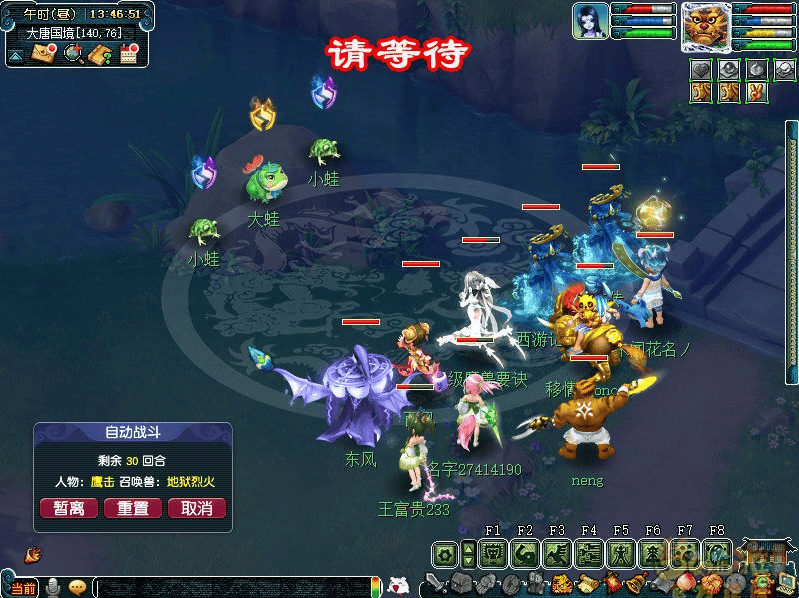The height and width of the screenshot is (598, 799).
Task: Click the speech bubble chat icon
Action: click(x=77, y=587)
